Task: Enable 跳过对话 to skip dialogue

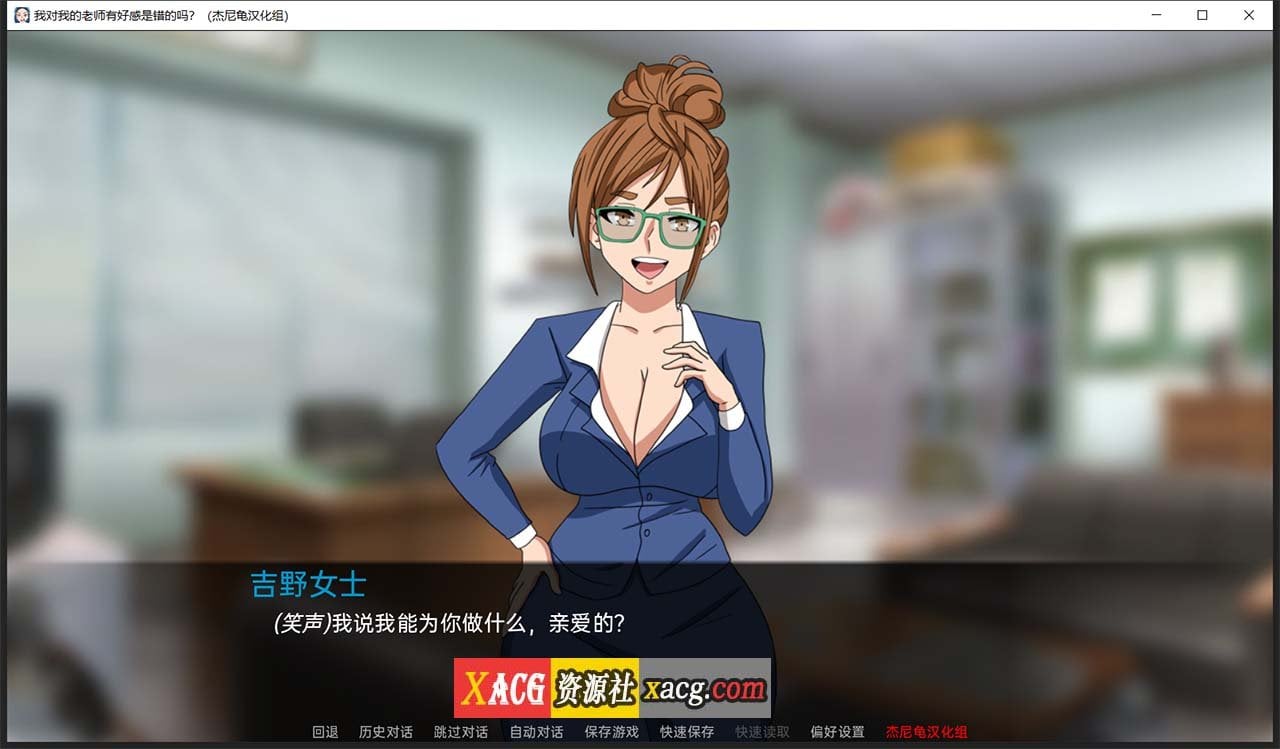Action: (x=461, y=732)
